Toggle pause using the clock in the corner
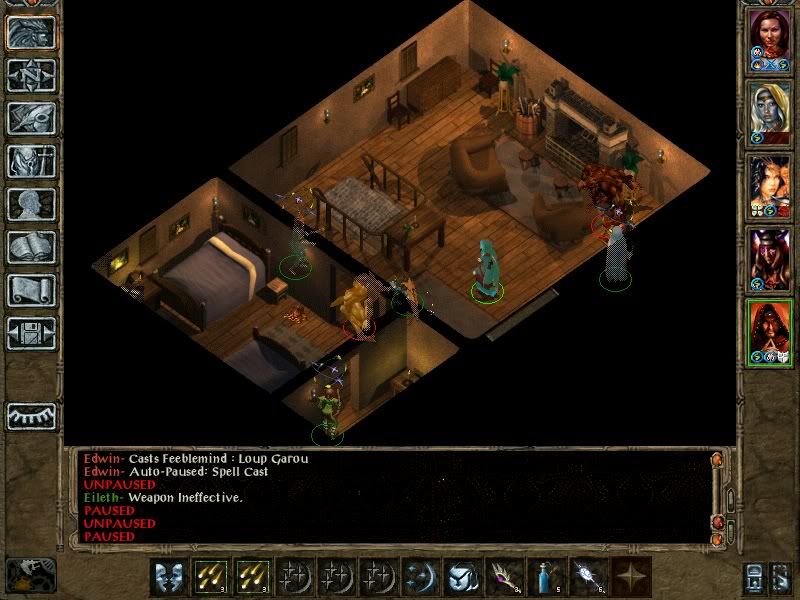800x600 pixels. [x=30, y=575]
